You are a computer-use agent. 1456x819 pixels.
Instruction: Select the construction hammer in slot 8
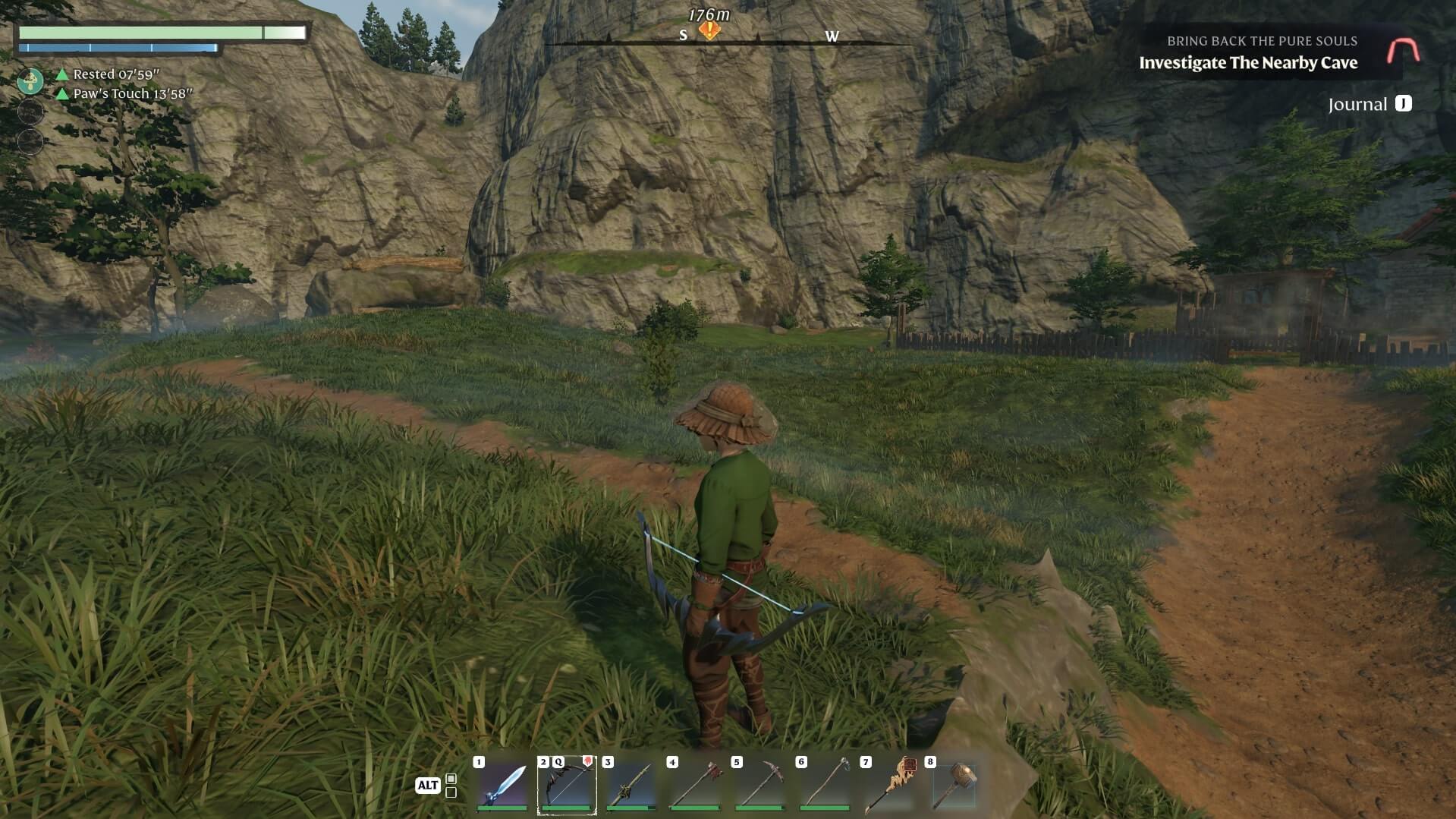pyautogui.click(x=954, y=785)
